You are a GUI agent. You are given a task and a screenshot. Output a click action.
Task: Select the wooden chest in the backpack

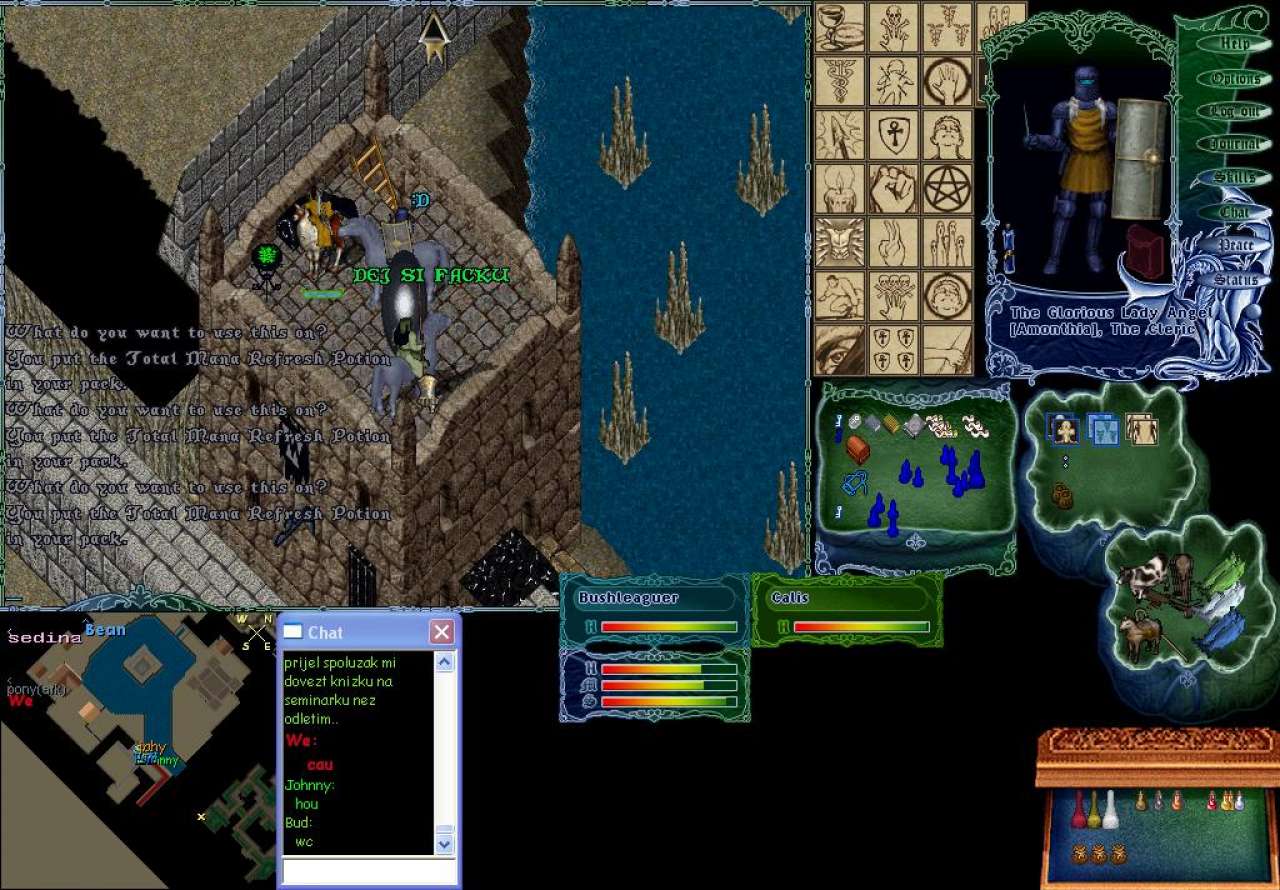tap(857, 449)
